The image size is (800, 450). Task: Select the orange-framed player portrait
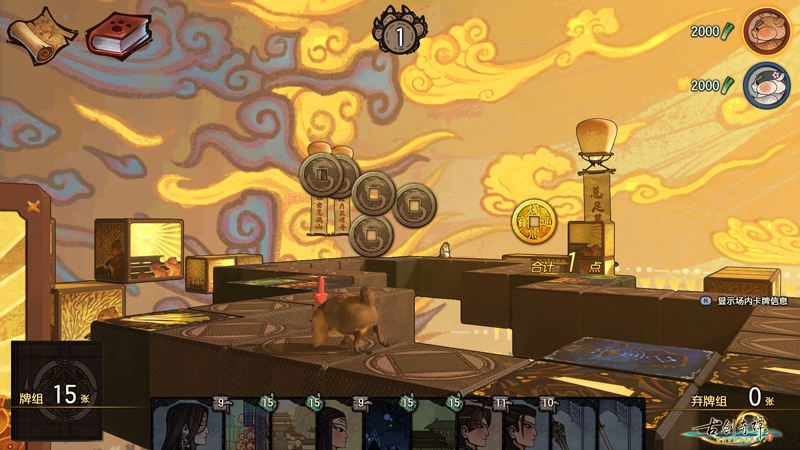tap(766, 32)
